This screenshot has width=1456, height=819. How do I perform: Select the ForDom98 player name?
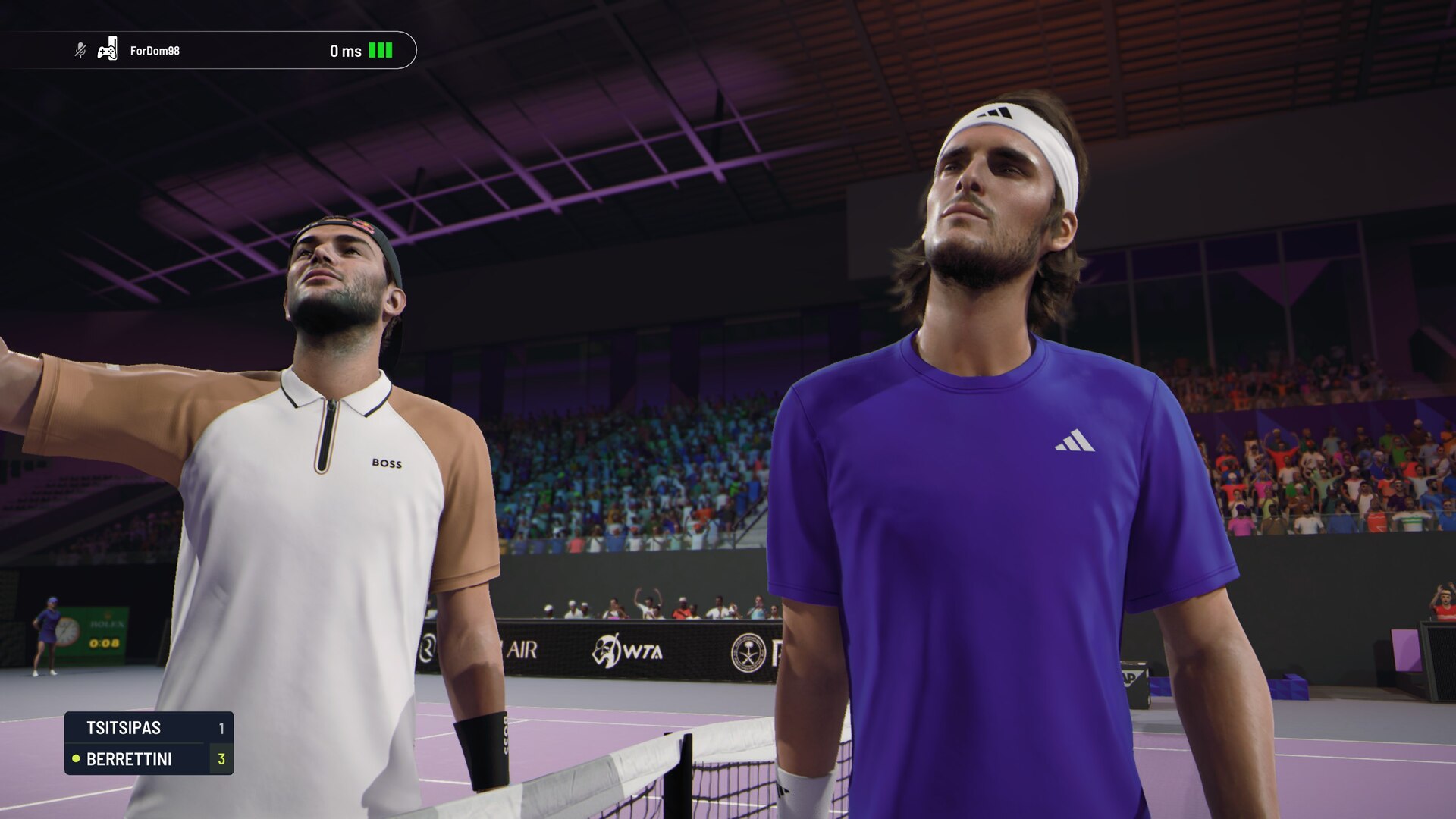[x=155, y=51]
